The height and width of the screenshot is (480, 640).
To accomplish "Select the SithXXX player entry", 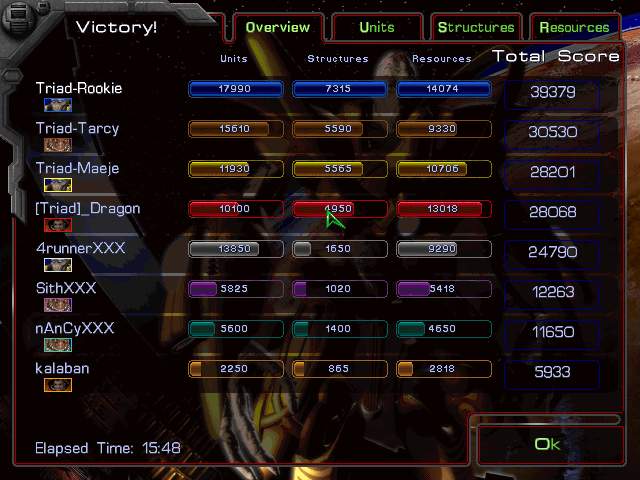I will click(x=66, y=289).
